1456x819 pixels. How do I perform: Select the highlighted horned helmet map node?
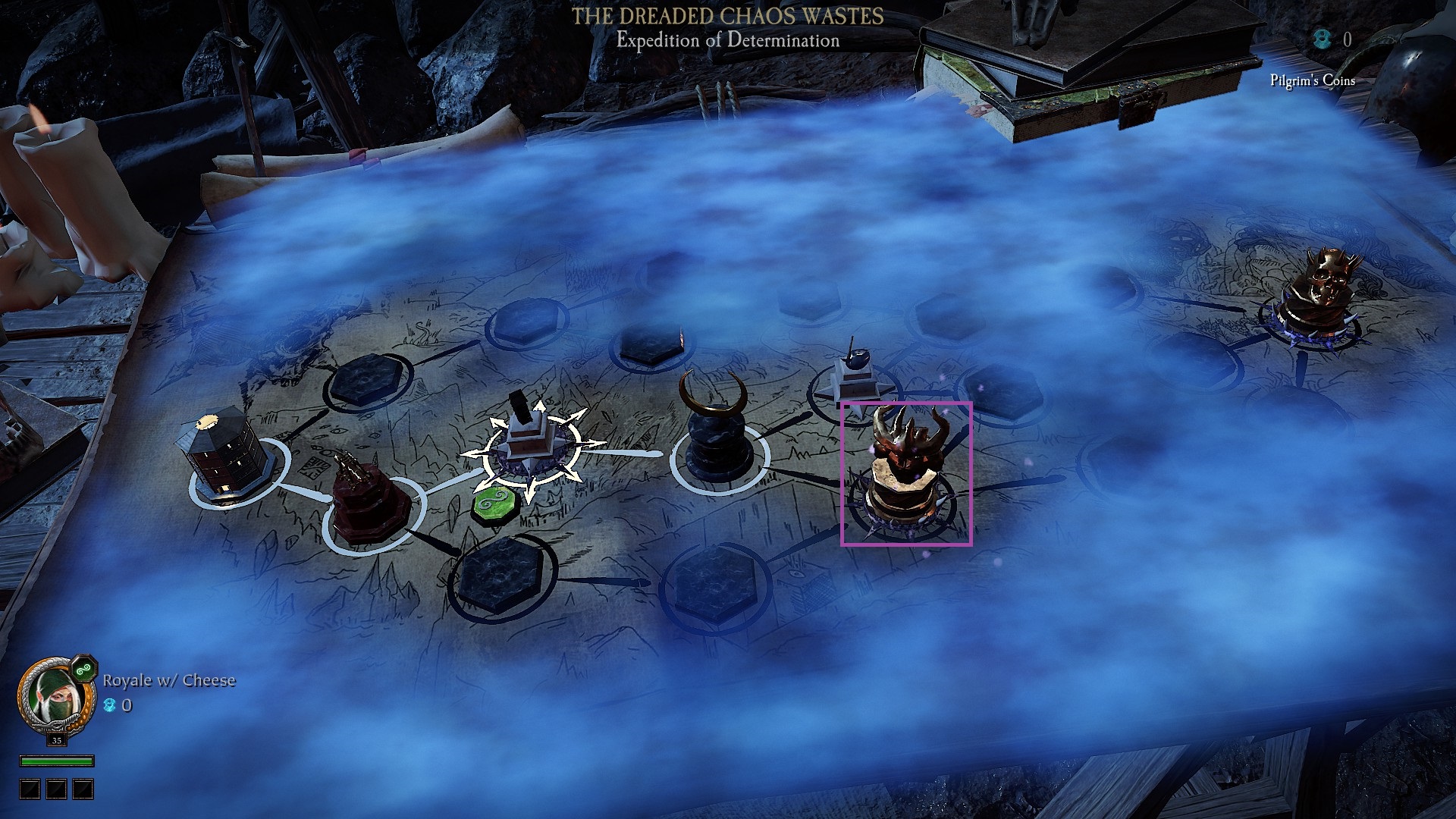coord(905,472)
